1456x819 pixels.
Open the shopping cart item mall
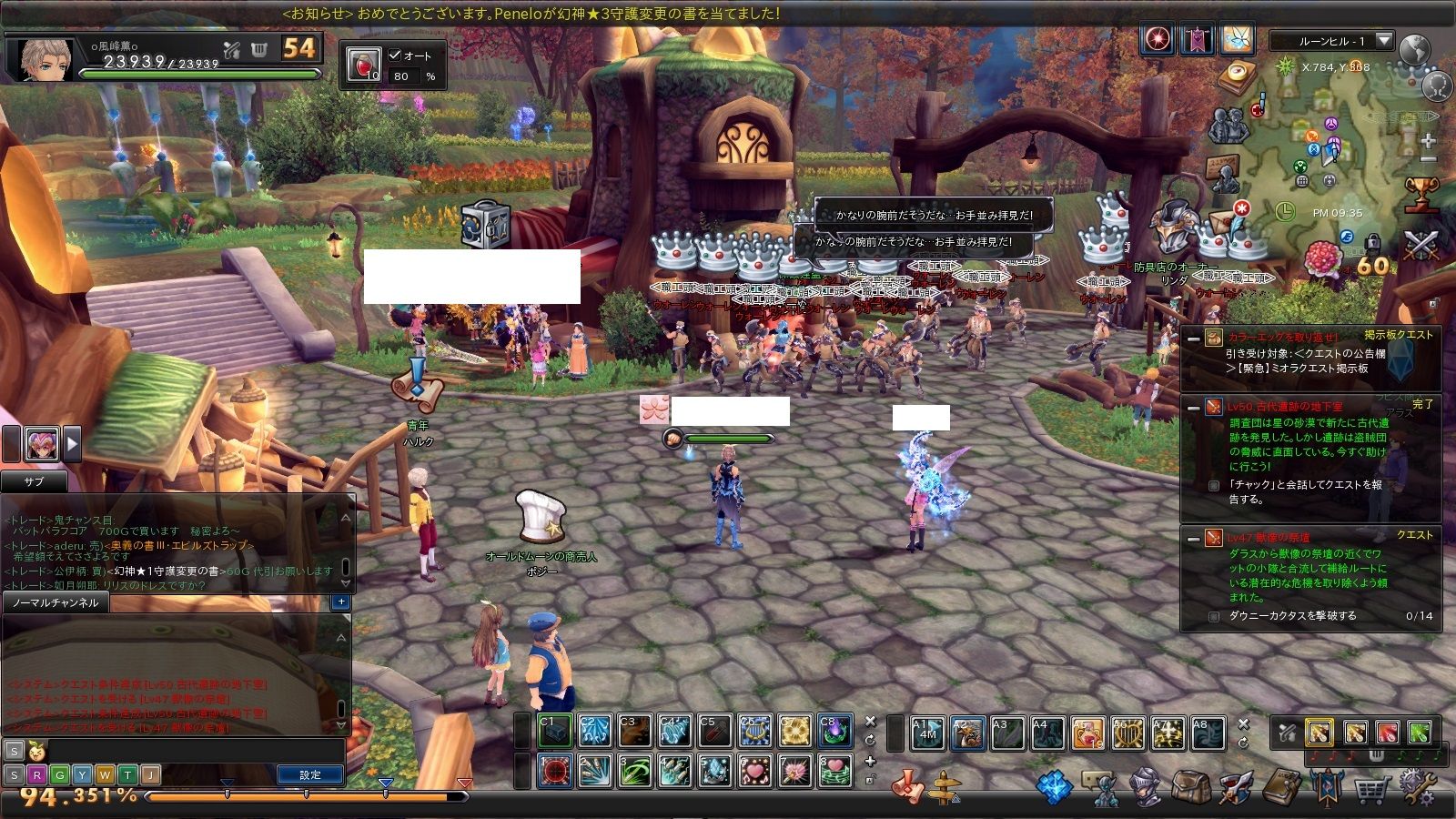(1370, 788)
